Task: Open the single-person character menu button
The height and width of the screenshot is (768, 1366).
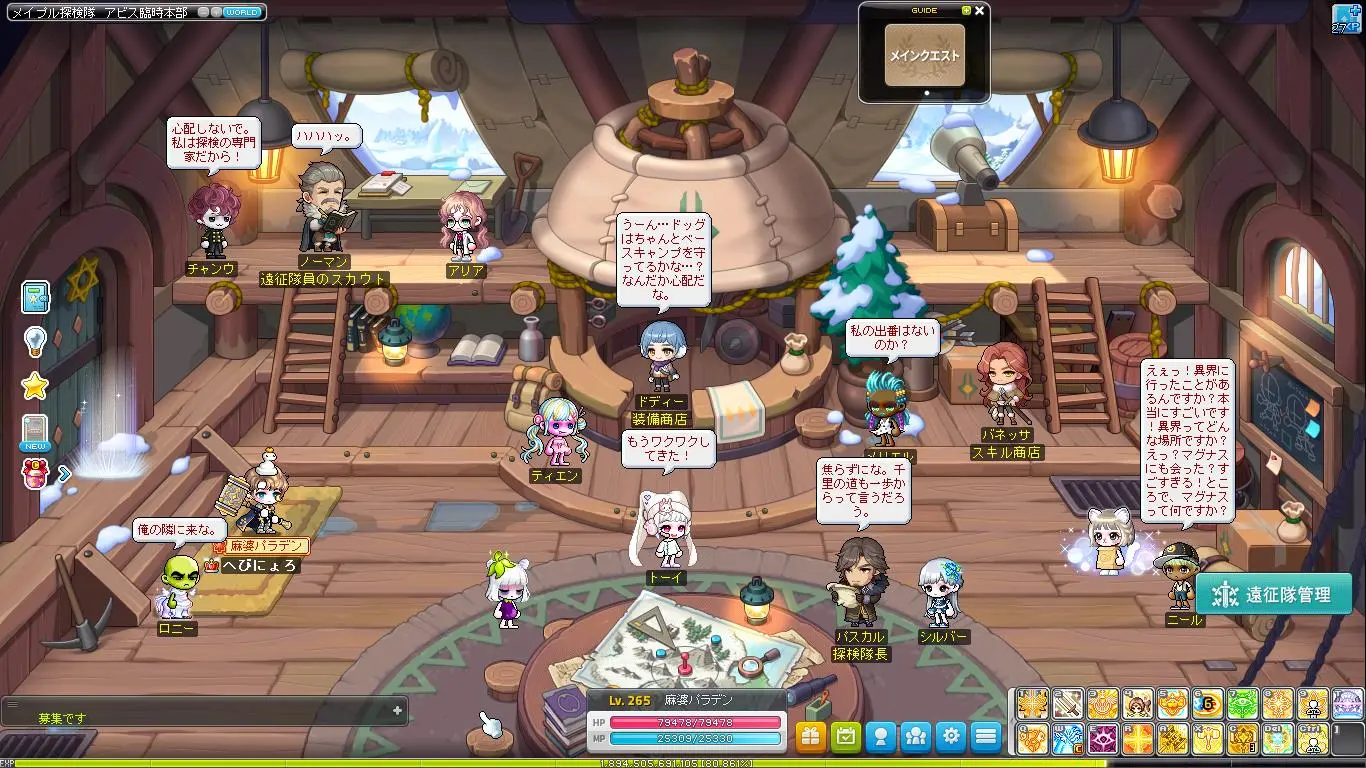Action: click(881, 737)
